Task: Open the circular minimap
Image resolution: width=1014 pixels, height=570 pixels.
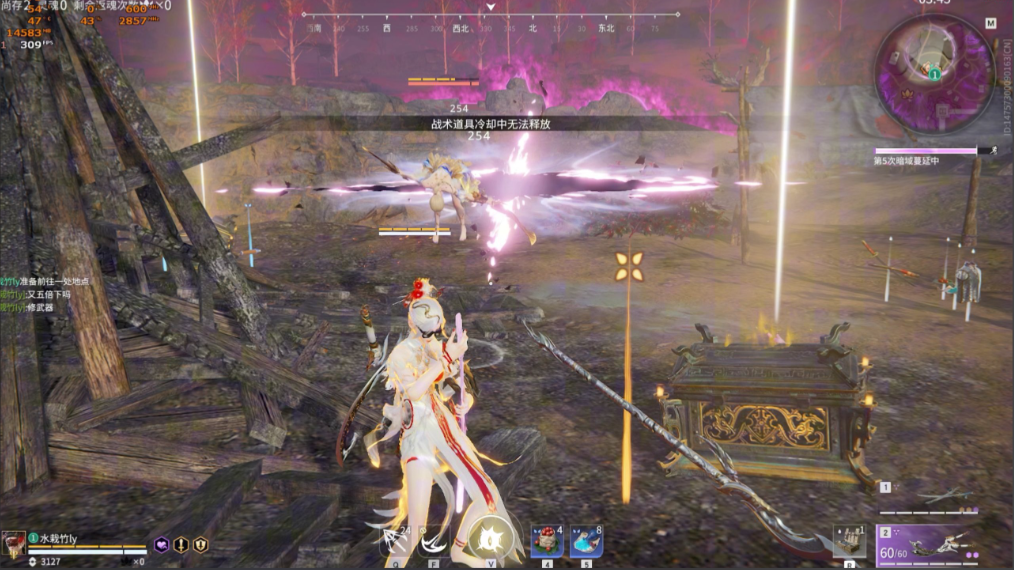Action: click(933, 78)
